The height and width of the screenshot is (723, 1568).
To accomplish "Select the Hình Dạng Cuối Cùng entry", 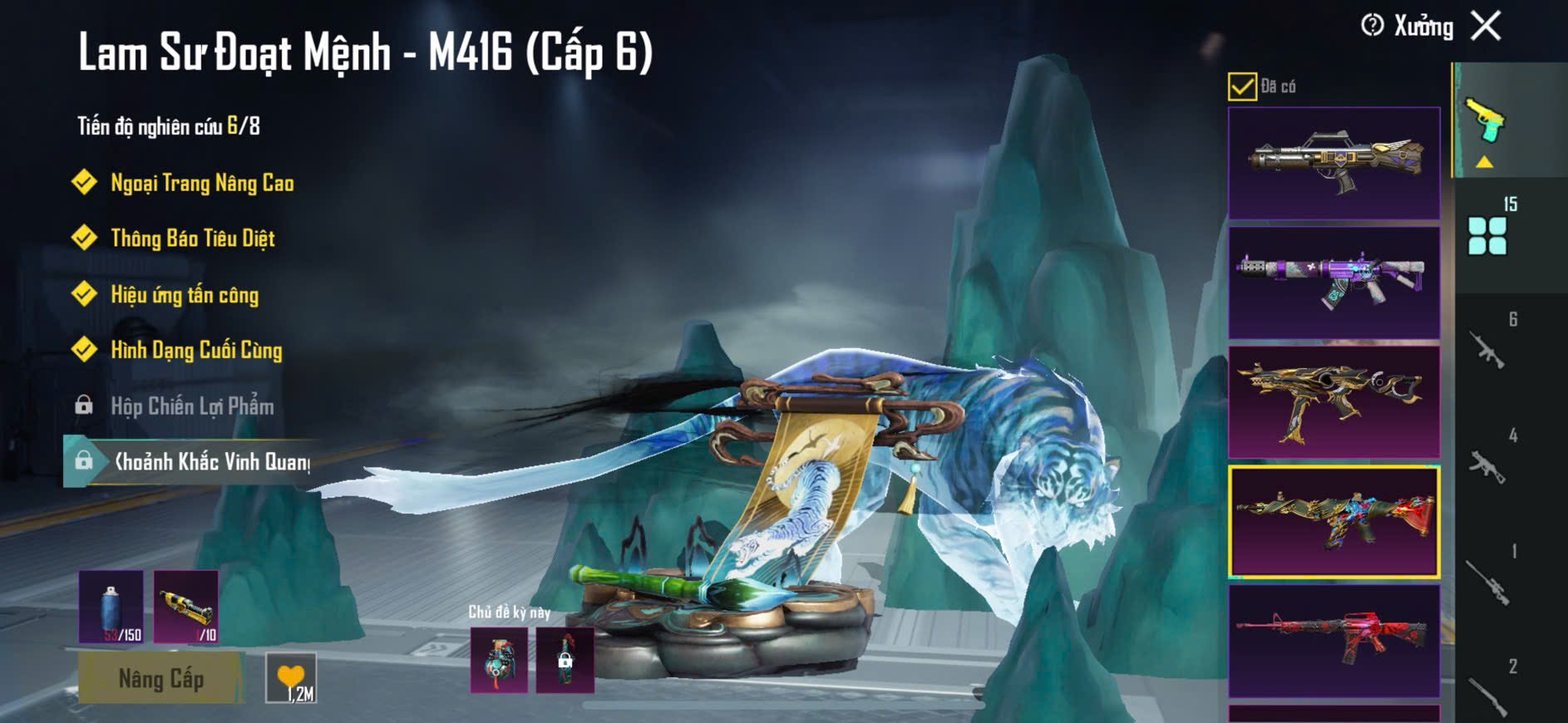I will click(x=196, y=350).
